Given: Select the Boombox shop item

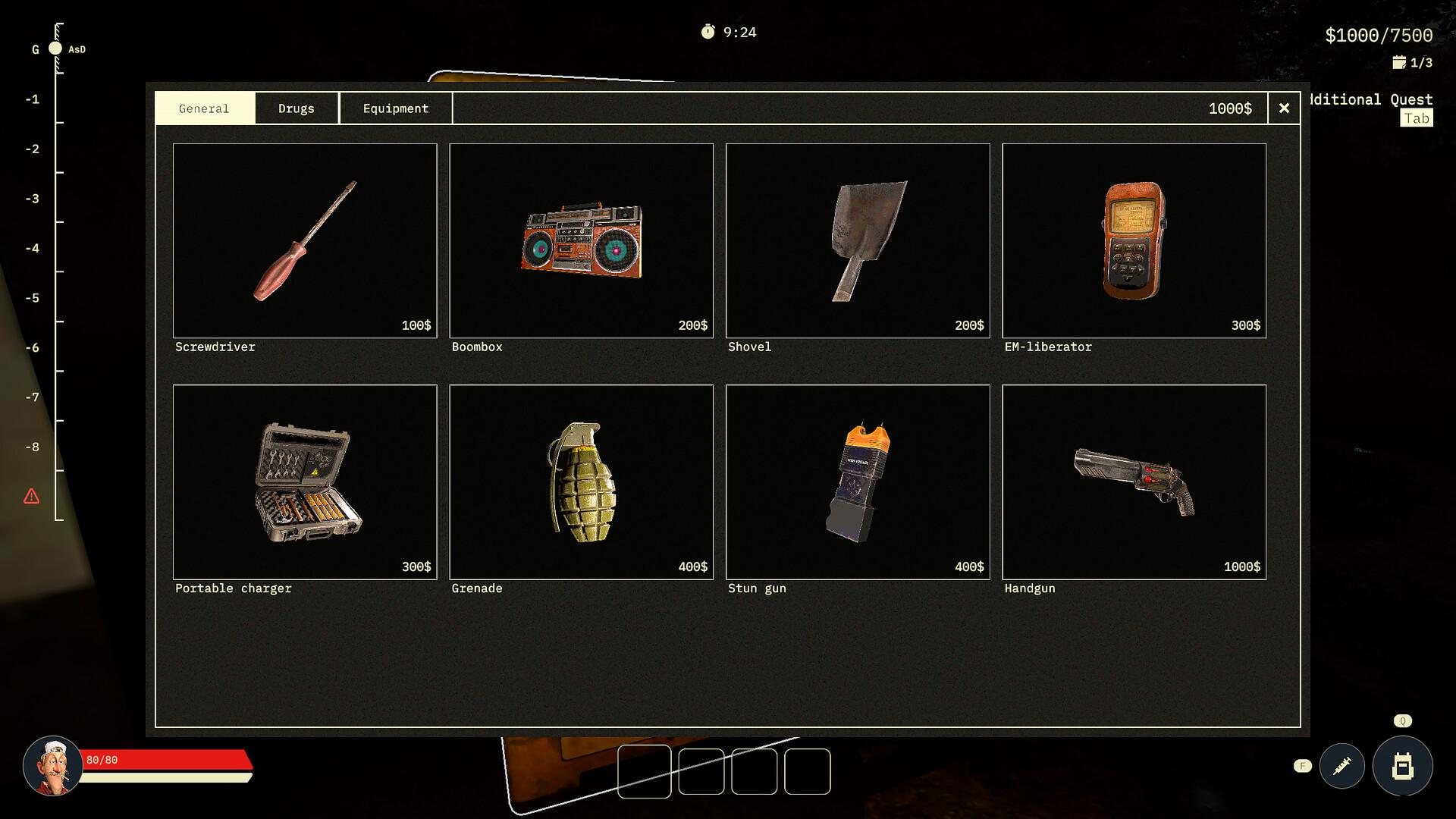Looking at the screenshot, I should (x=581, y=240).
